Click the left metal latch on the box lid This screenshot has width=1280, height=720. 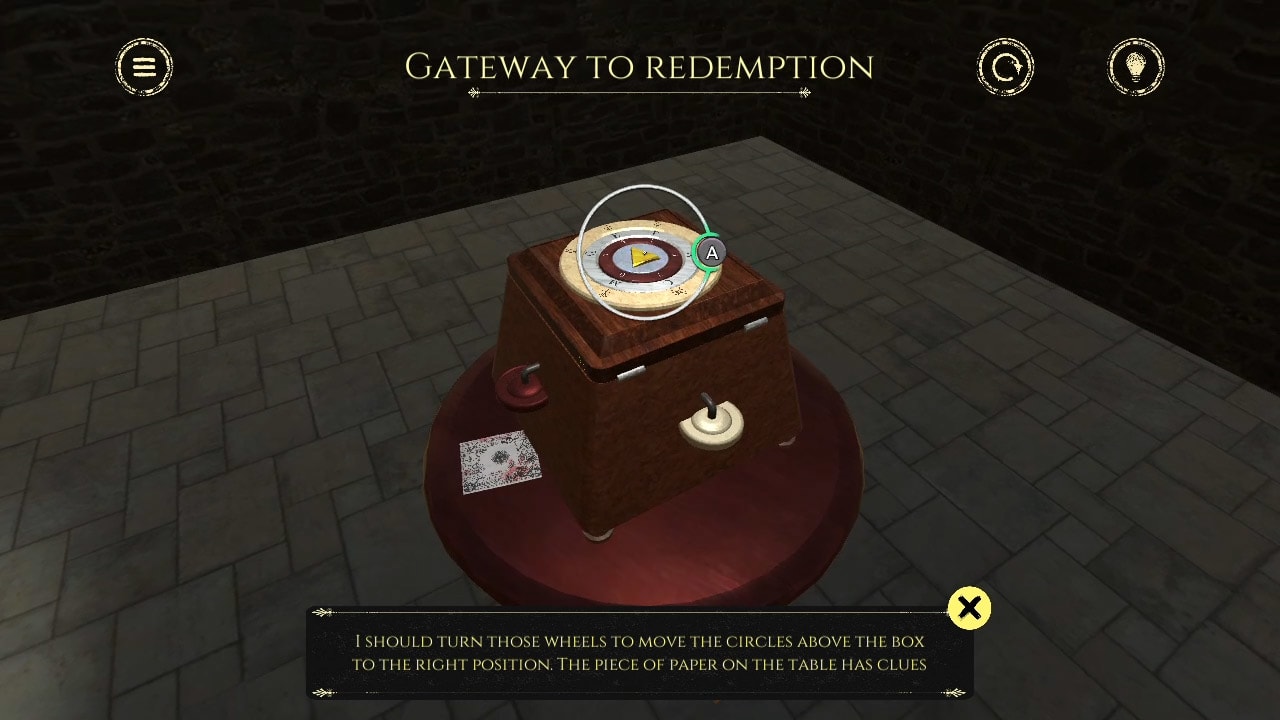tap(629, 374)
